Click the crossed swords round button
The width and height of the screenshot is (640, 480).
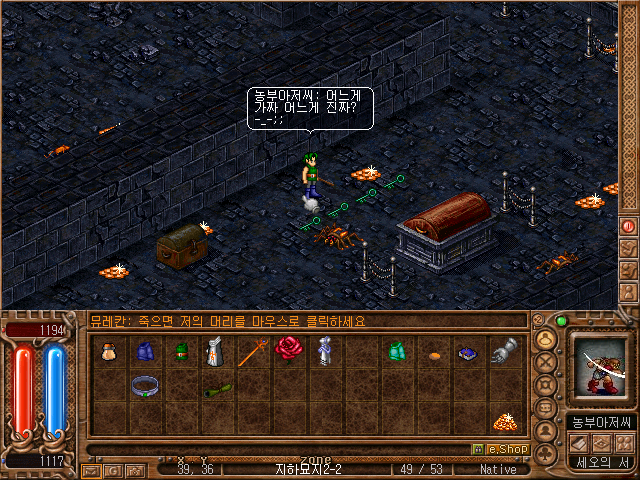(546, 362)
